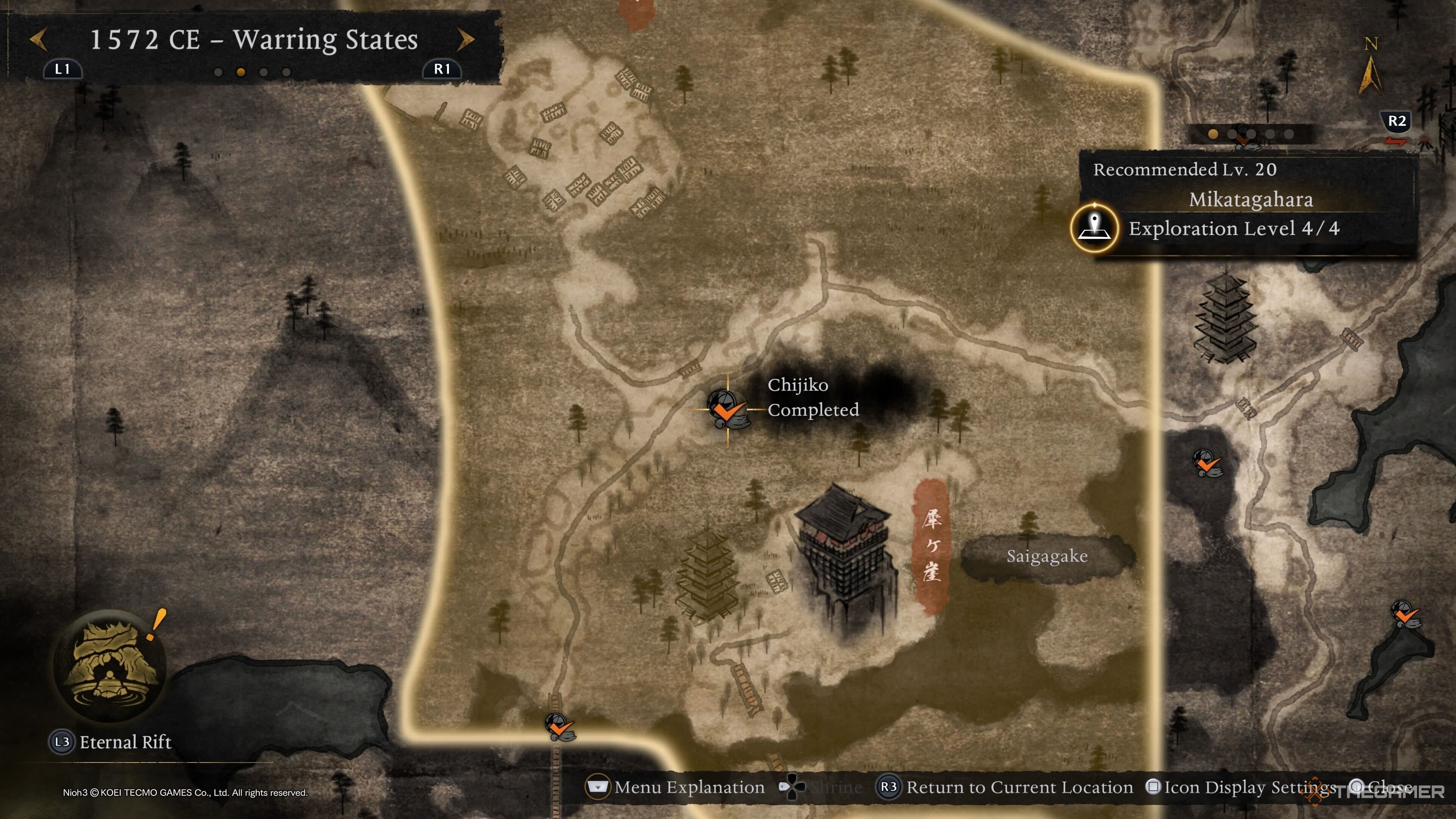Select the red kanji banner on map
The image size is (1456, 819).
[931, 546]
